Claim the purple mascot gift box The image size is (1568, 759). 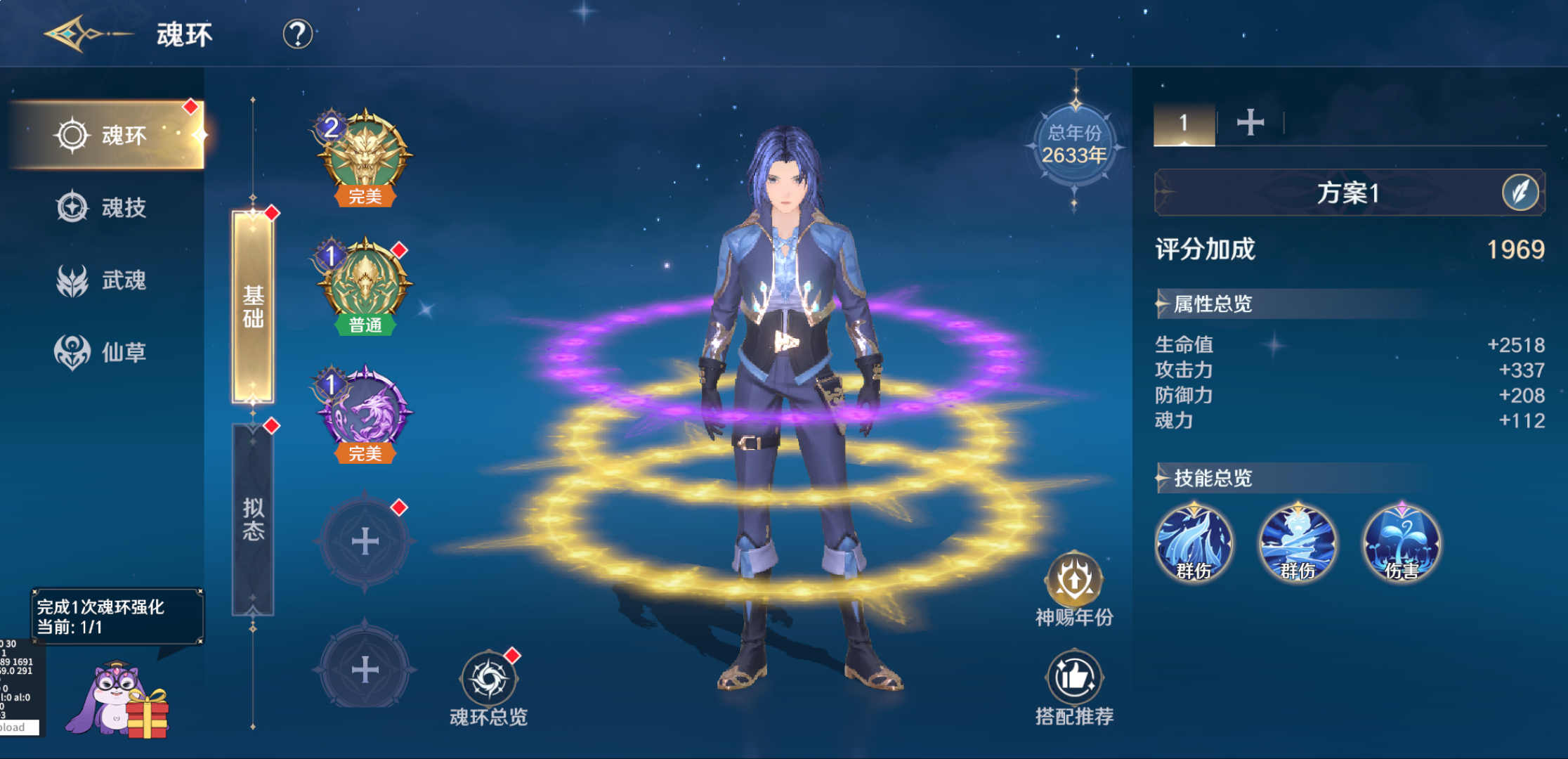coord(121,703)
